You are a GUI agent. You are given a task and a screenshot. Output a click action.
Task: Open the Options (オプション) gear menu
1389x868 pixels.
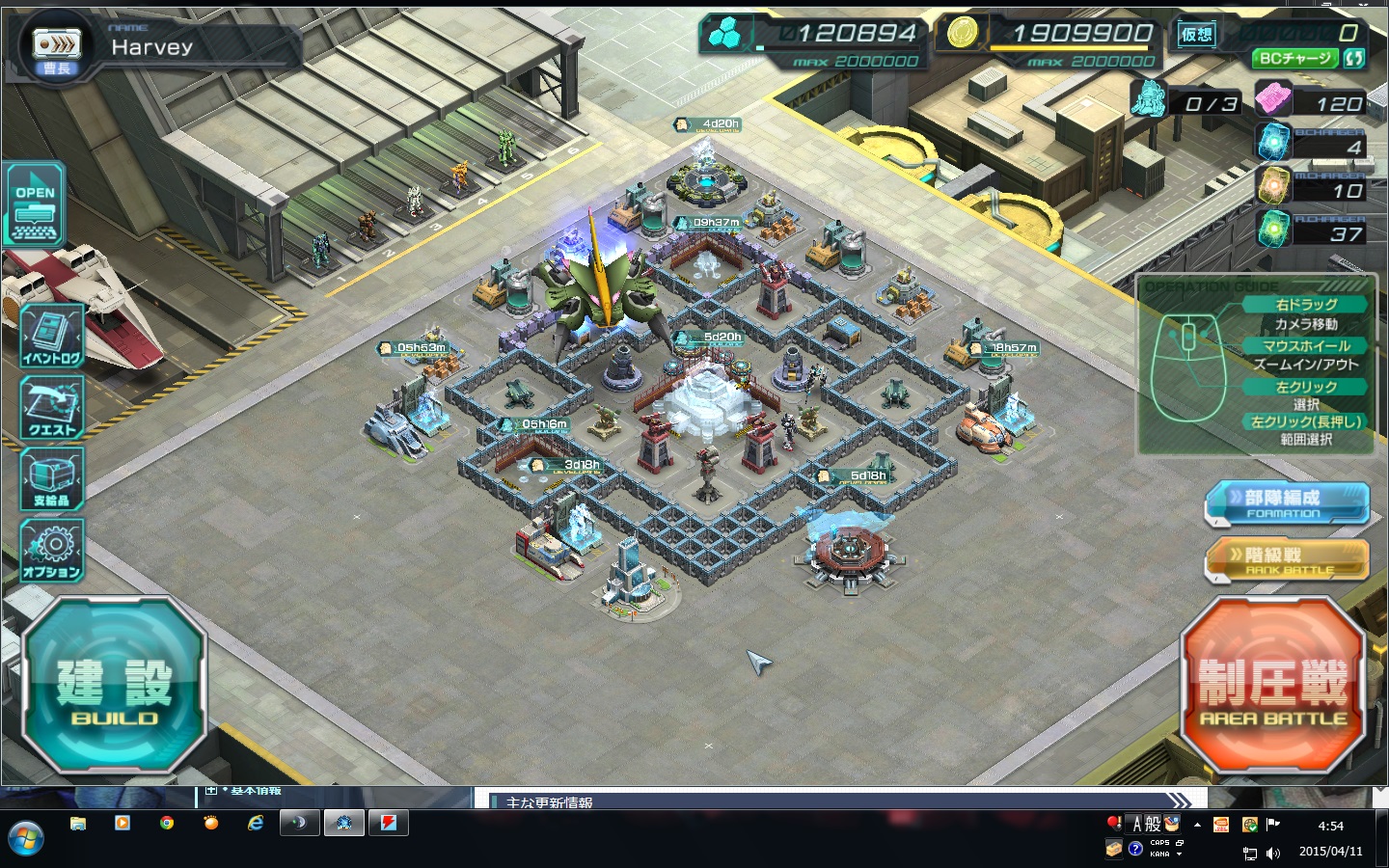52,551
